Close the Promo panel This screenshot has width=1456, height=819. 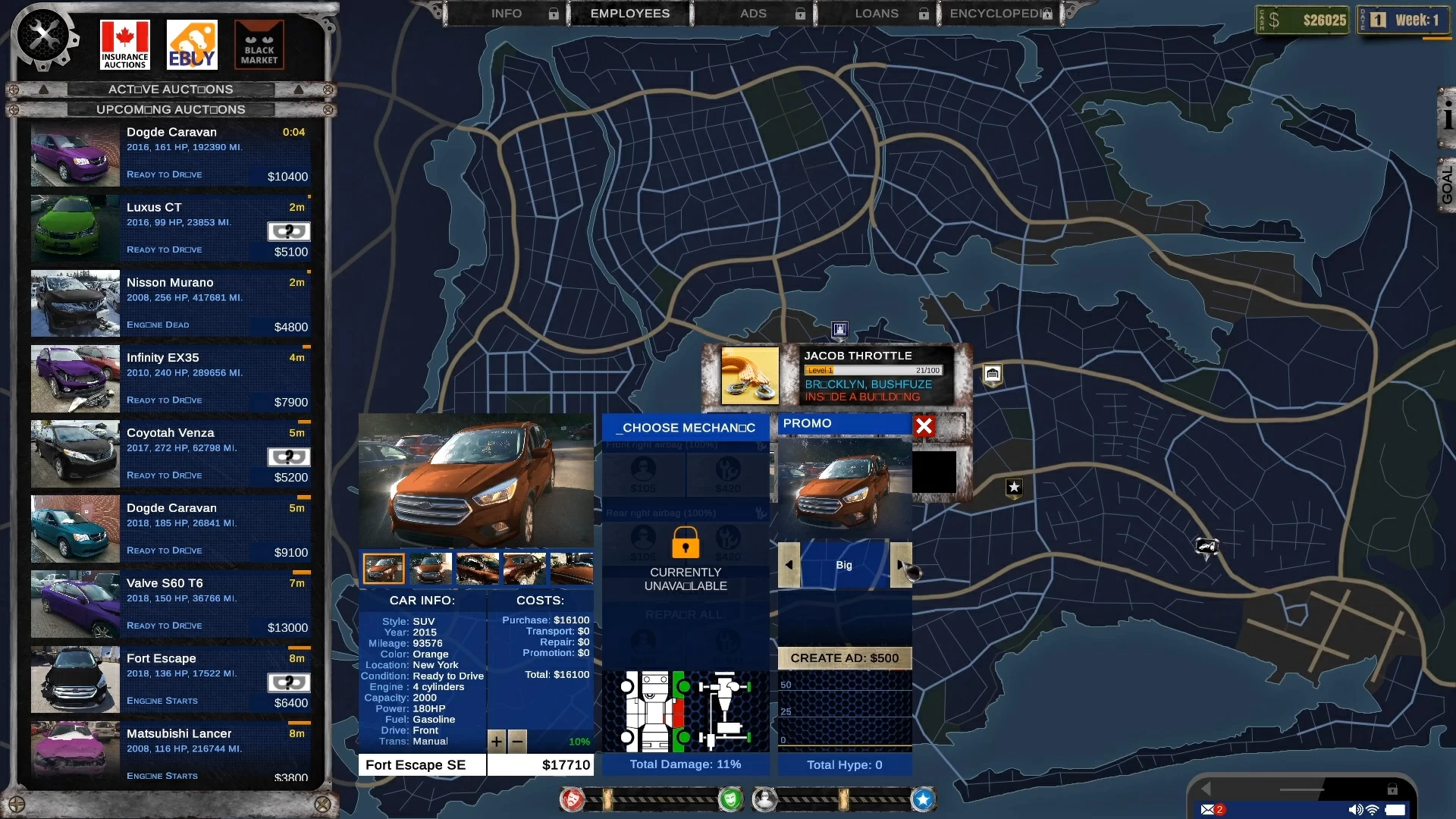coord(924,426)
